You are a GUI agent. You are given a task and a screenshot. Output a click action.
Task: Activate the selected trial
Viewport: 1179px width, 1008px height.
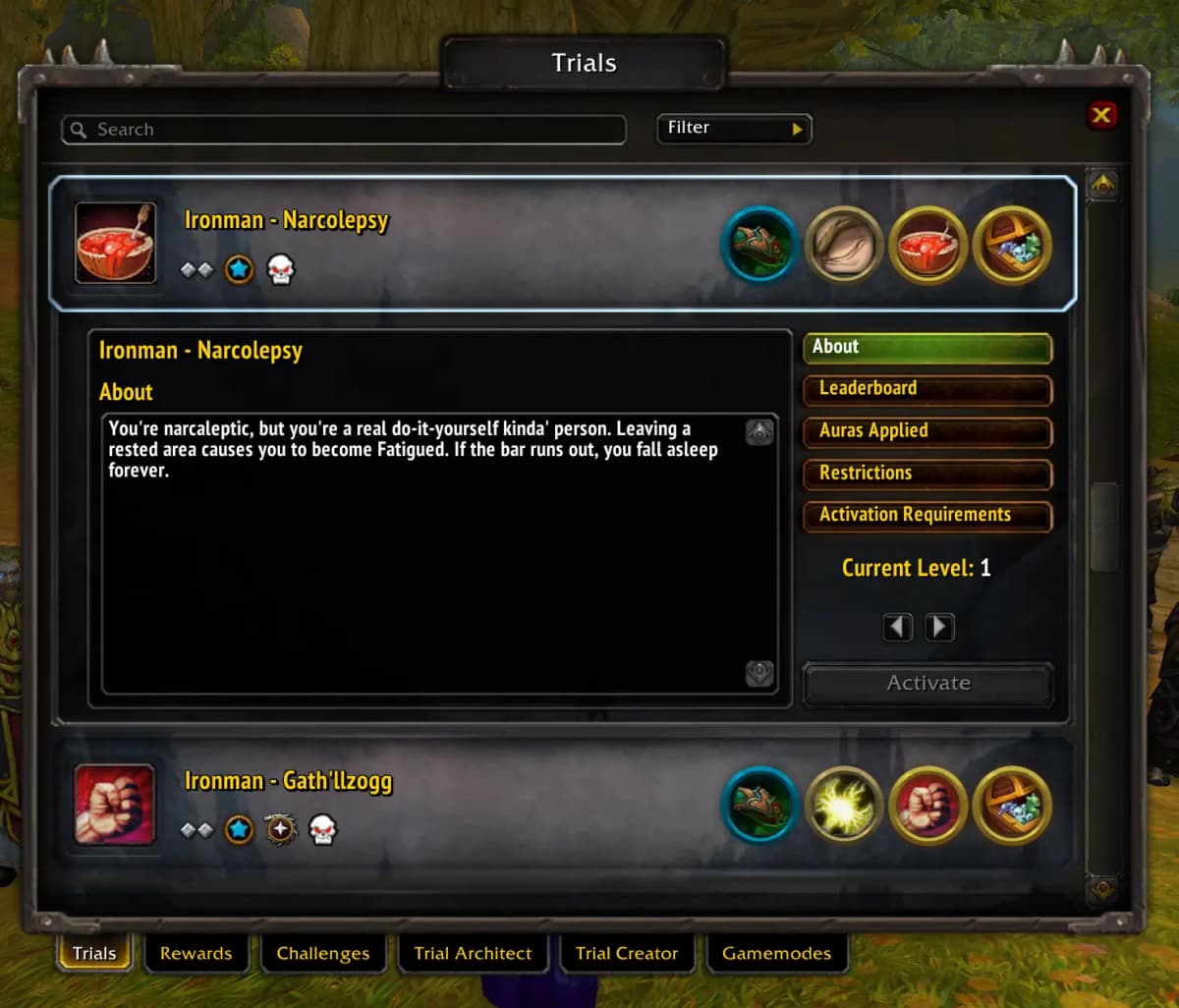point(927,684)
